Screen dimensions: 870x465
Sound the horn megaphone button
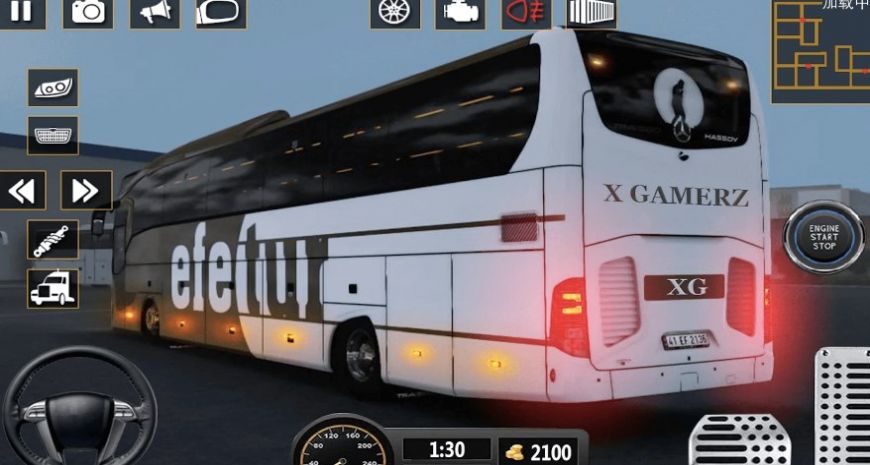155,12
